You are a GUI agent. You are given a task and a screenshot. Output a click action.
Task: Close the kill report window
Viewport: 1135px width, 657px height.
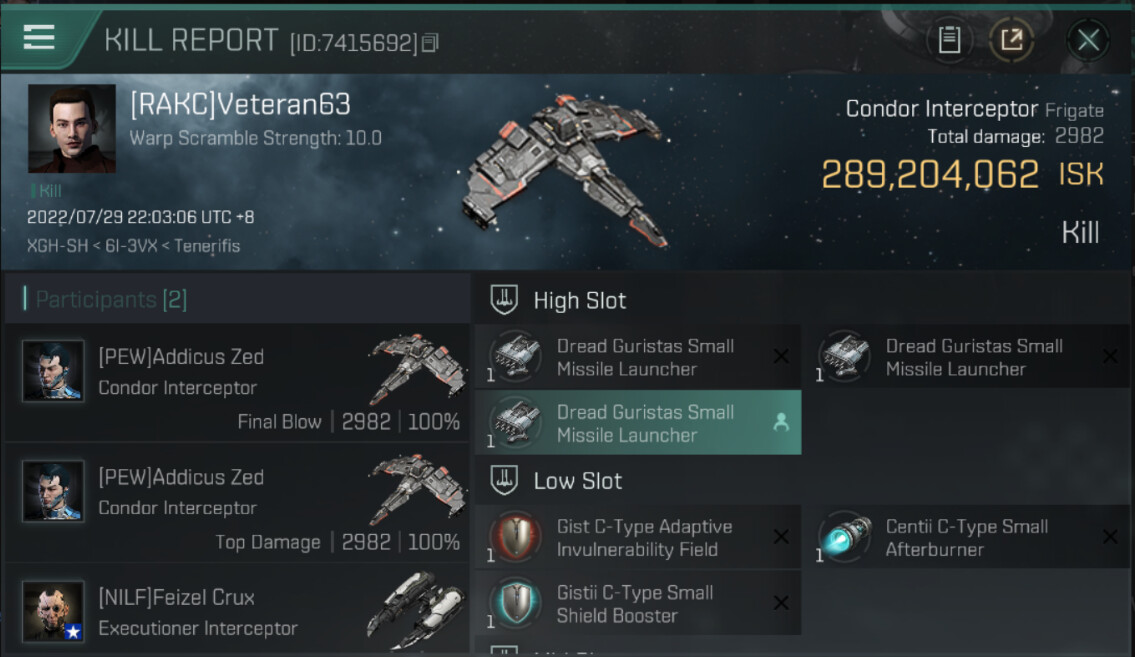tap(1088, 40)
